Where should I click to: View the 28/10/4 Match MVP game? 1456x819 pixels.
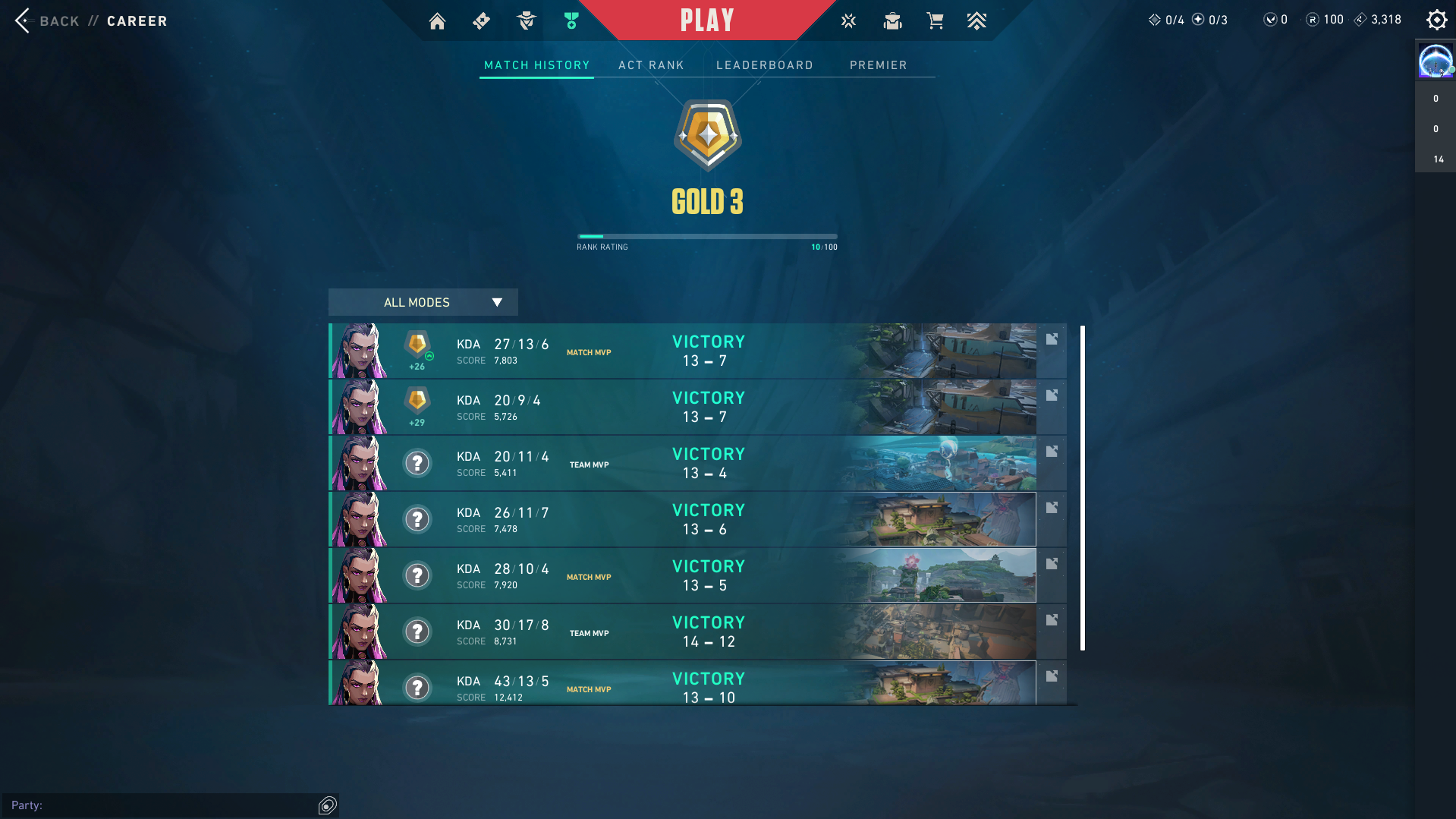[683, 575]
